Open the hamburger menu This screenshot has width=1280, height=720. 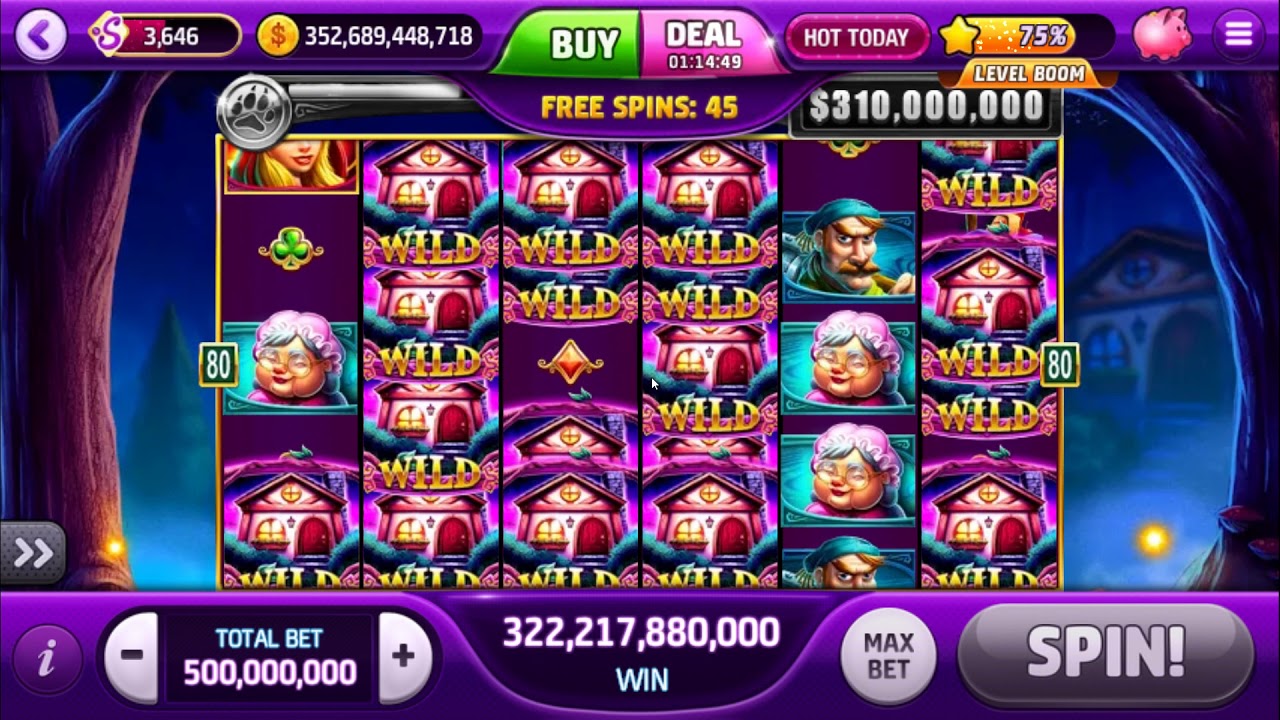(1238, 35)
